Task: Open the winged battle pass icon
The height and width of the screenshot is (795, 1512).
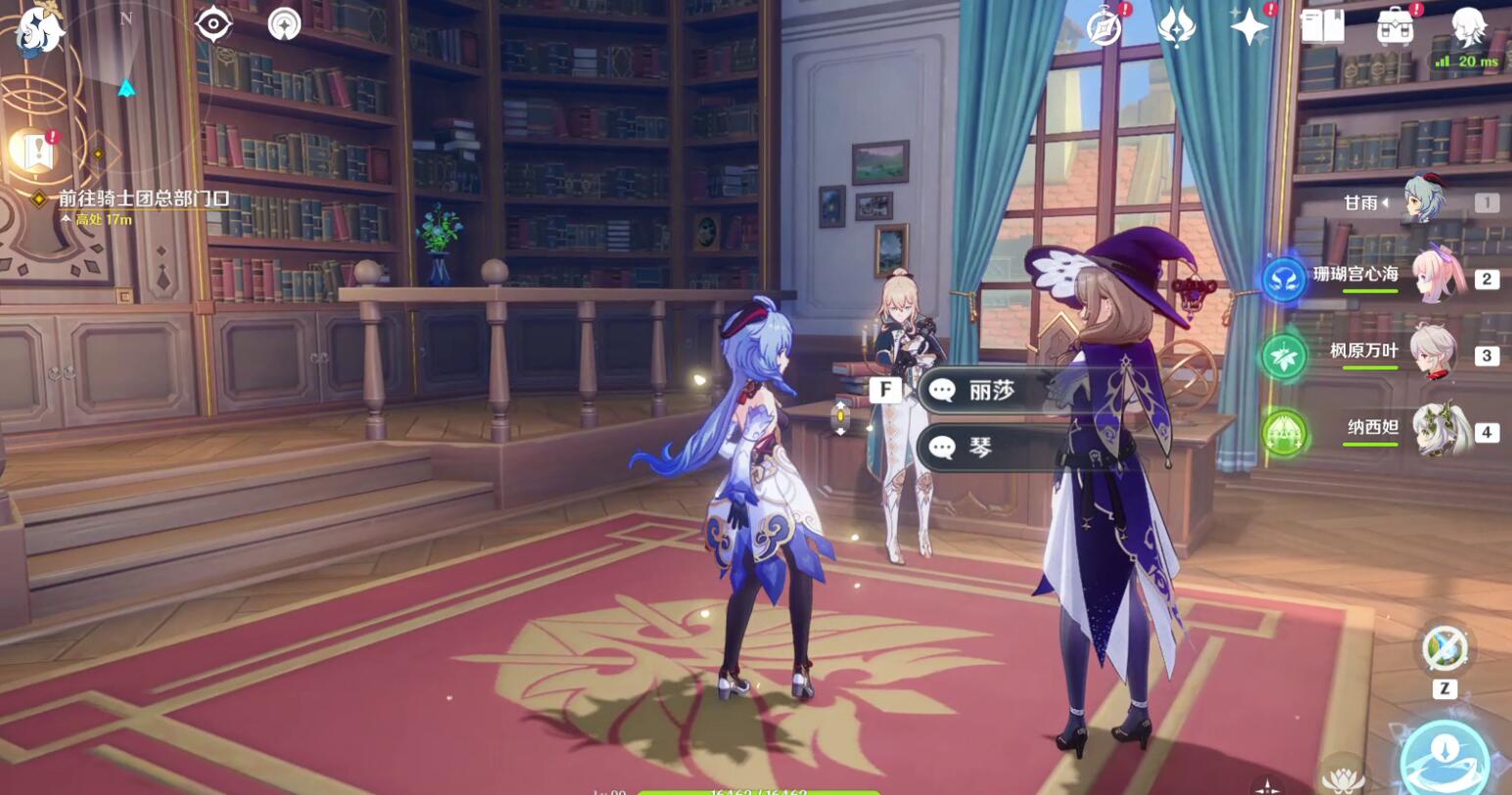Action: coord(1176,27)
